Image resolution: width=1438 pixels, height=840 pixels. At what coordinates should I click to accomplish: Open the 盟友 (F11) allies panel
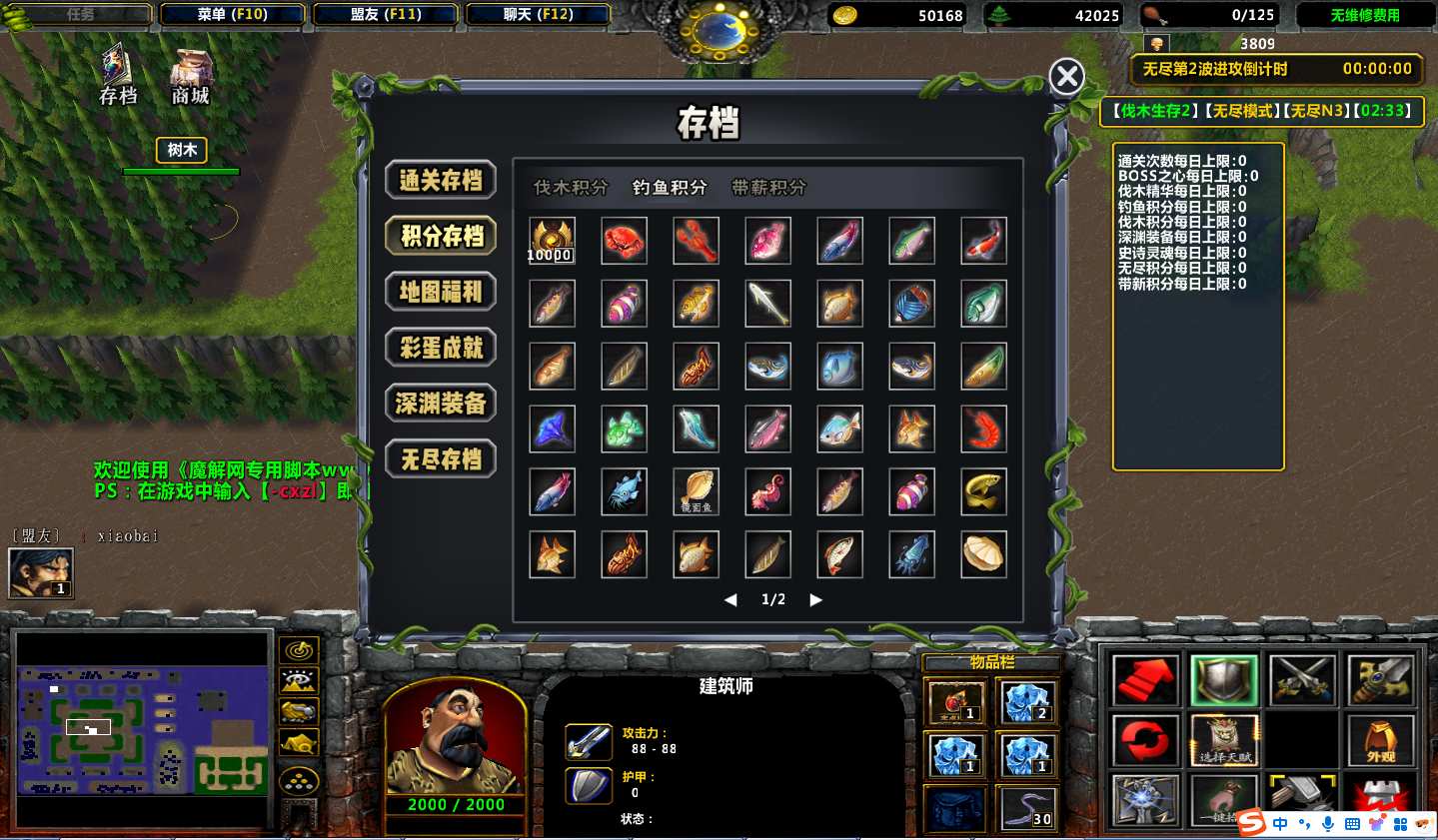click(386, 14)
